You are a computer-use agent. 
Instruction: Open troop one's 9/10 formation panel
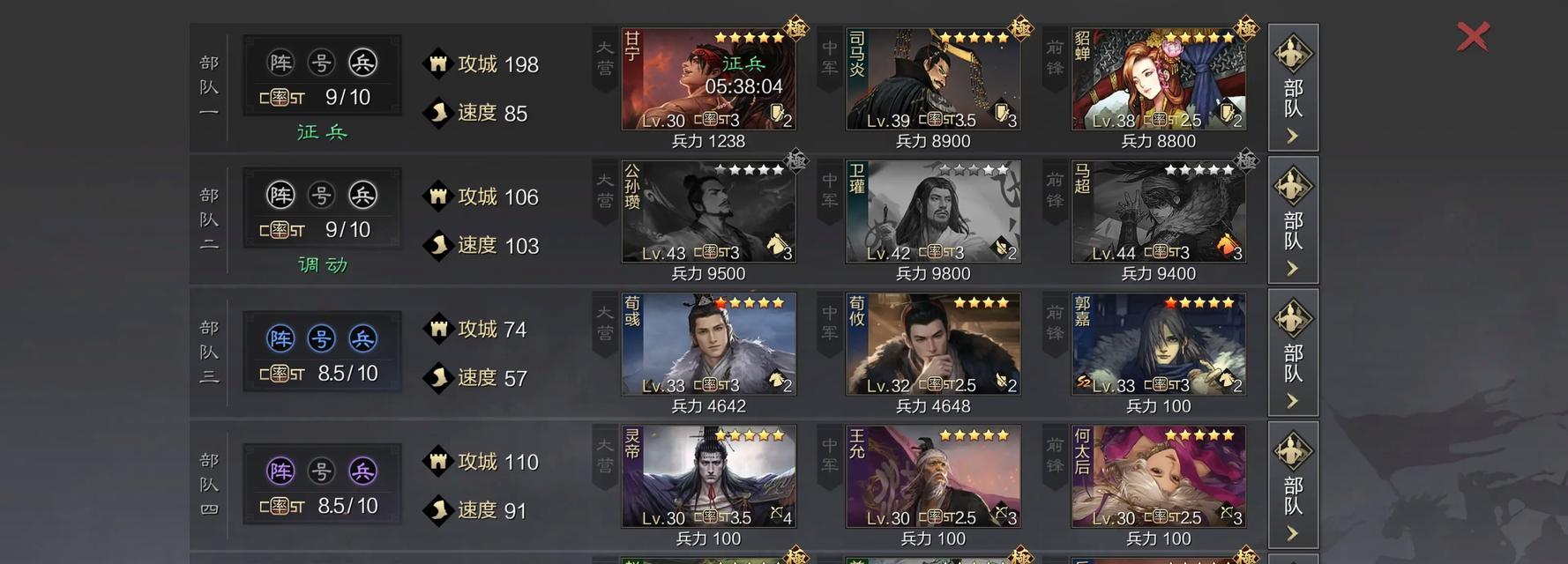click(x=322, y=77)
